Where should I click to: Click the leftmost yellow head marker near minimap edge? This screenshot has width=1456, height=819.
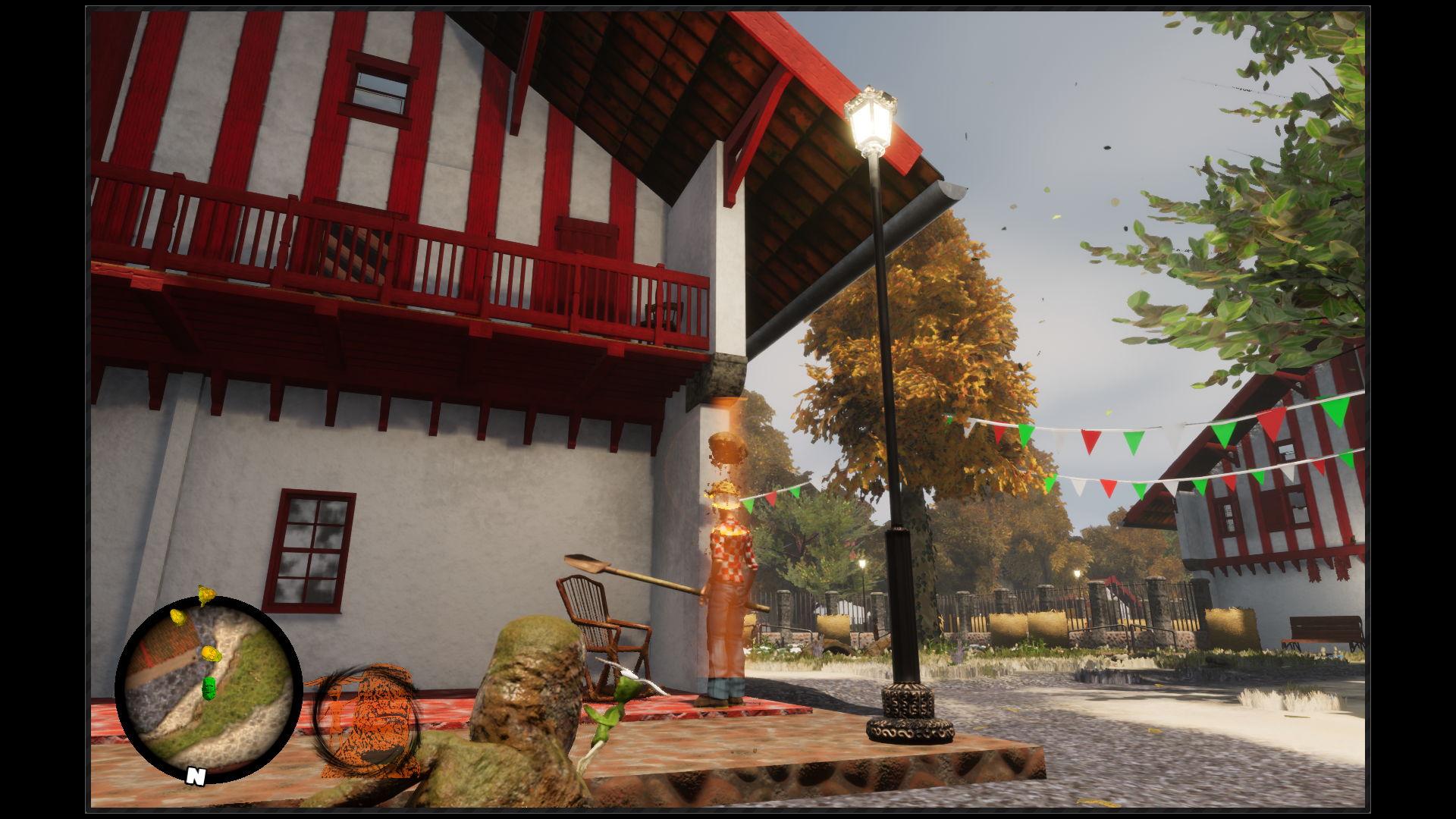click(177, 617)
